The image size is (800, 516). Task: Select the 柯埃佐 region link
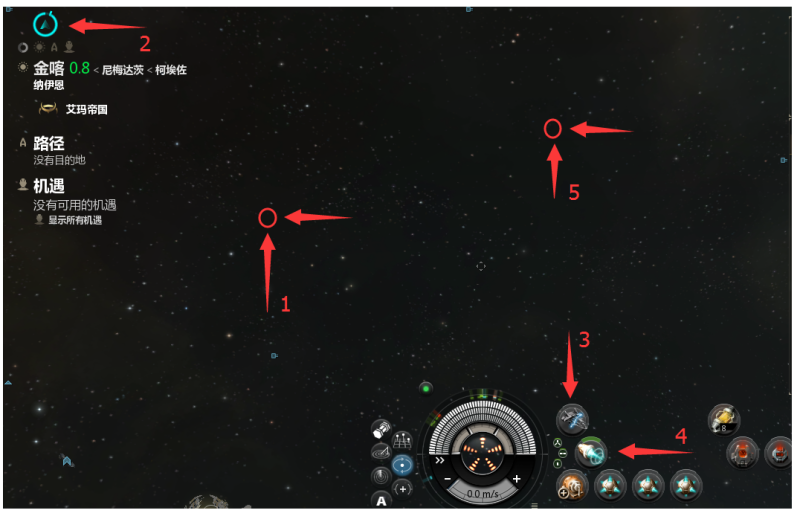click(x=171, y=70)
